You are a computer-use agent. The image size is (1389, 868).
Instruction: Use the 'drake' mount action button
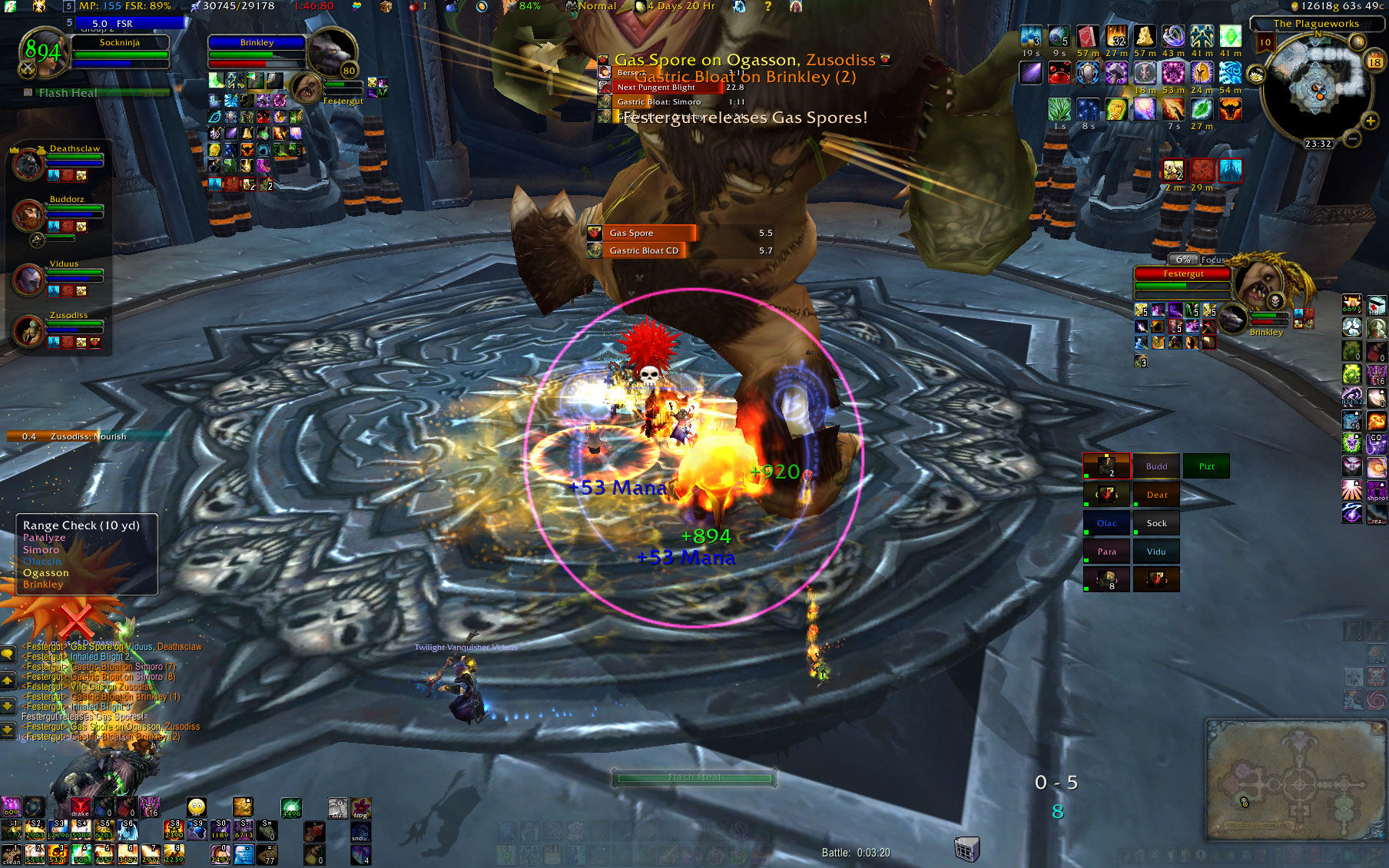pos(80,807)
